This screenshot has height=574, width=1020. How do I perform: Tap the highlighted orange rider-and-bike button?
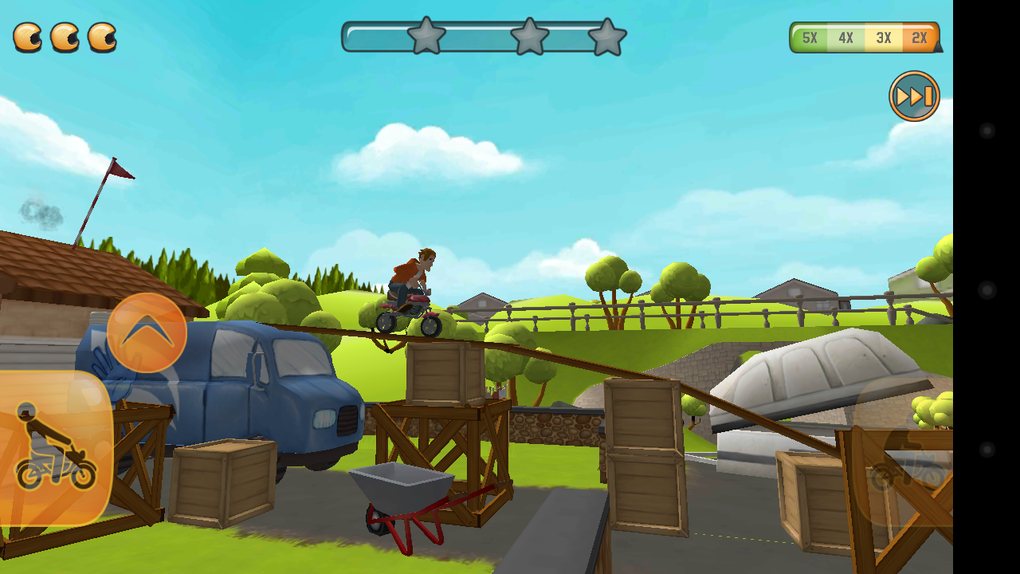54,449
